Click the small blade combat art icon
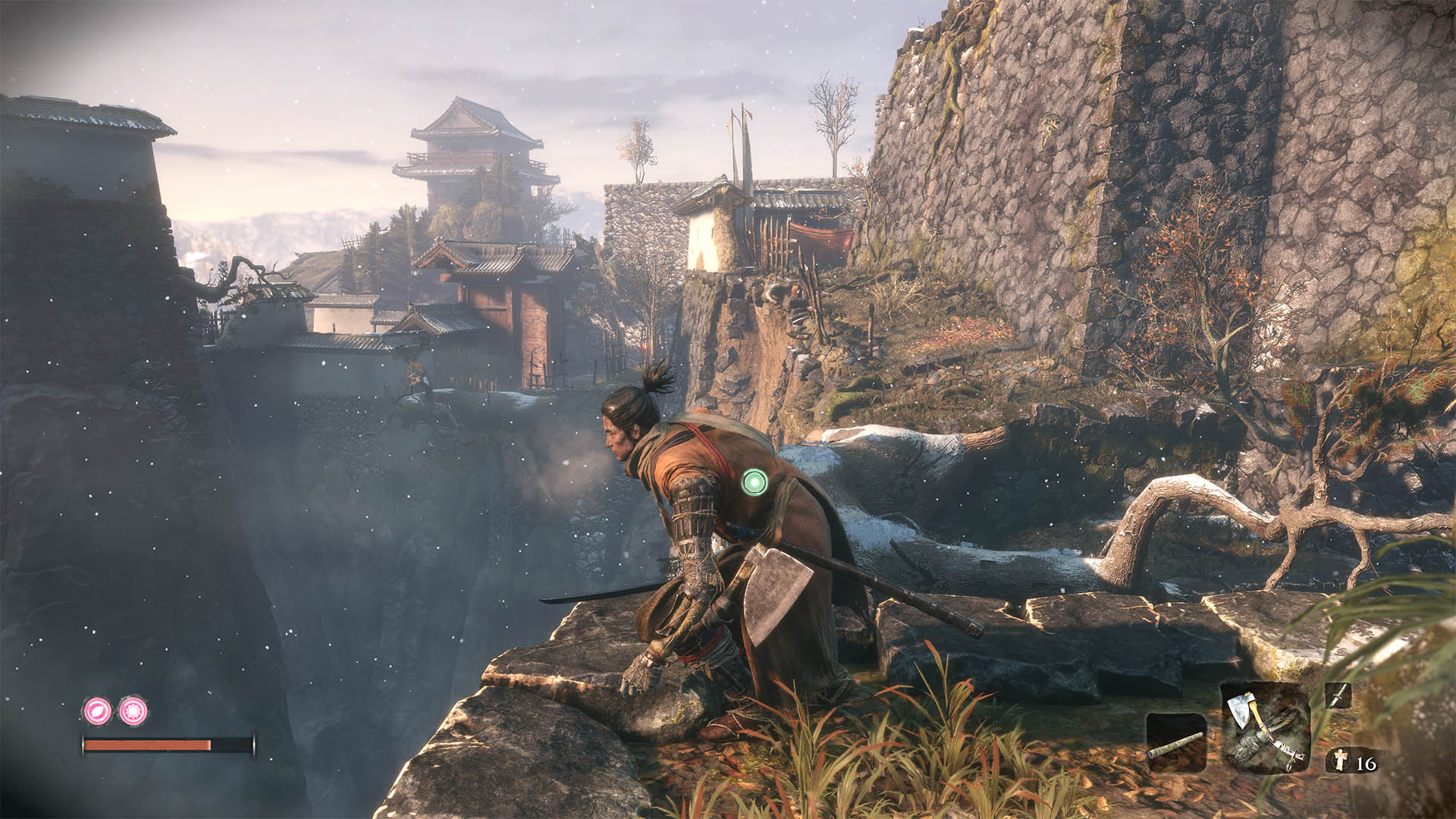 1338,695
